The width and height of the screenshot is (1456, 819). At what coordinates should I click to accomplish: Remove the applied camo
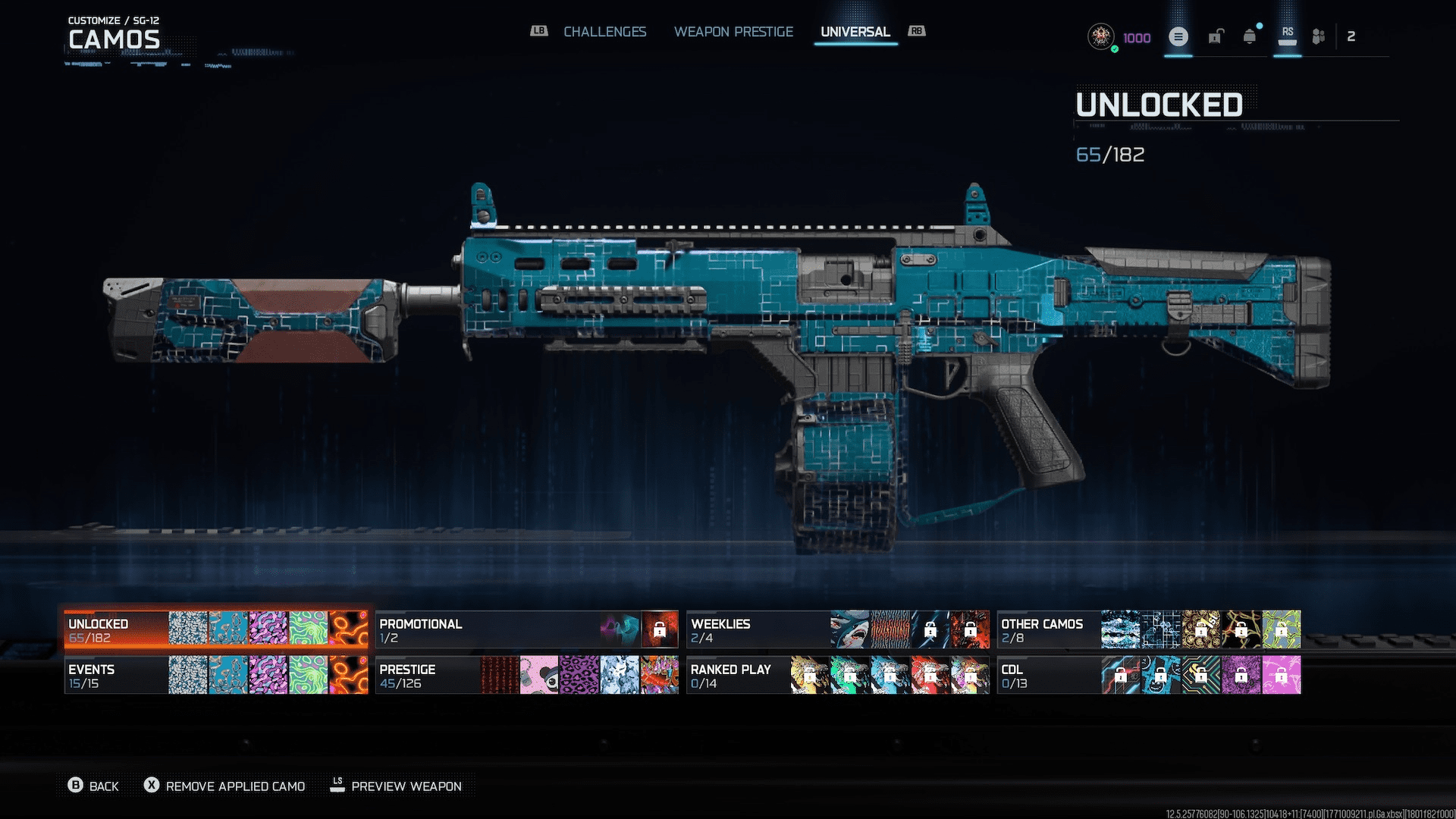225,786
